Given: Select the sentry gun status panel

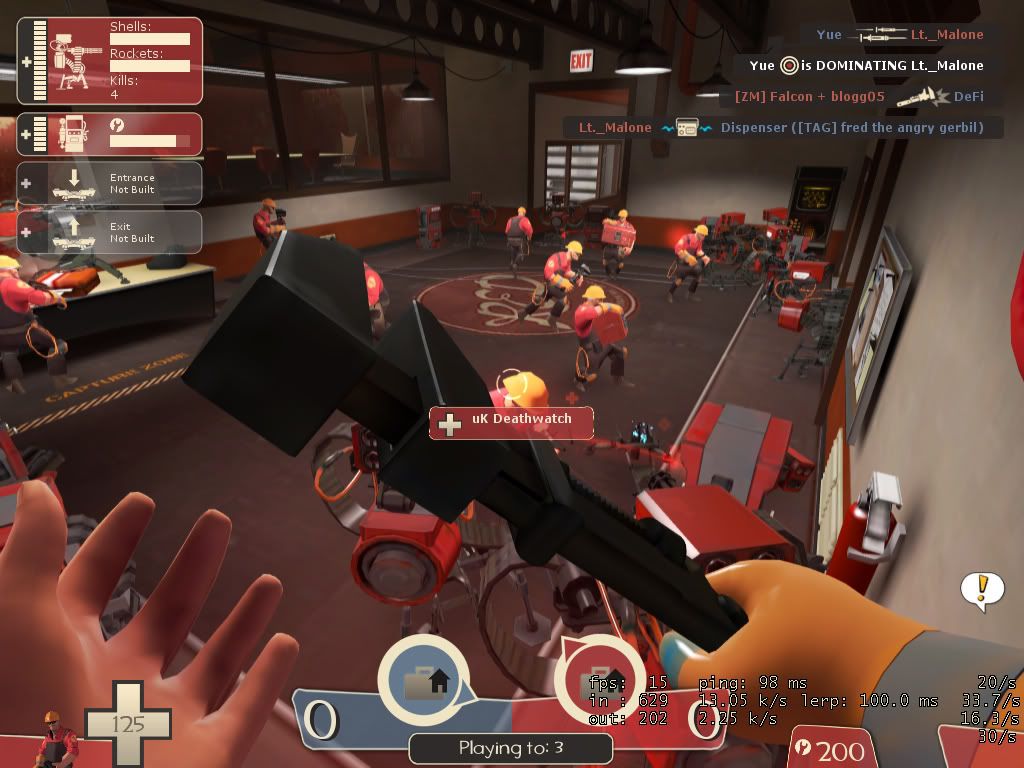Looking at the screenshot, I should click(x=110, y=61).
